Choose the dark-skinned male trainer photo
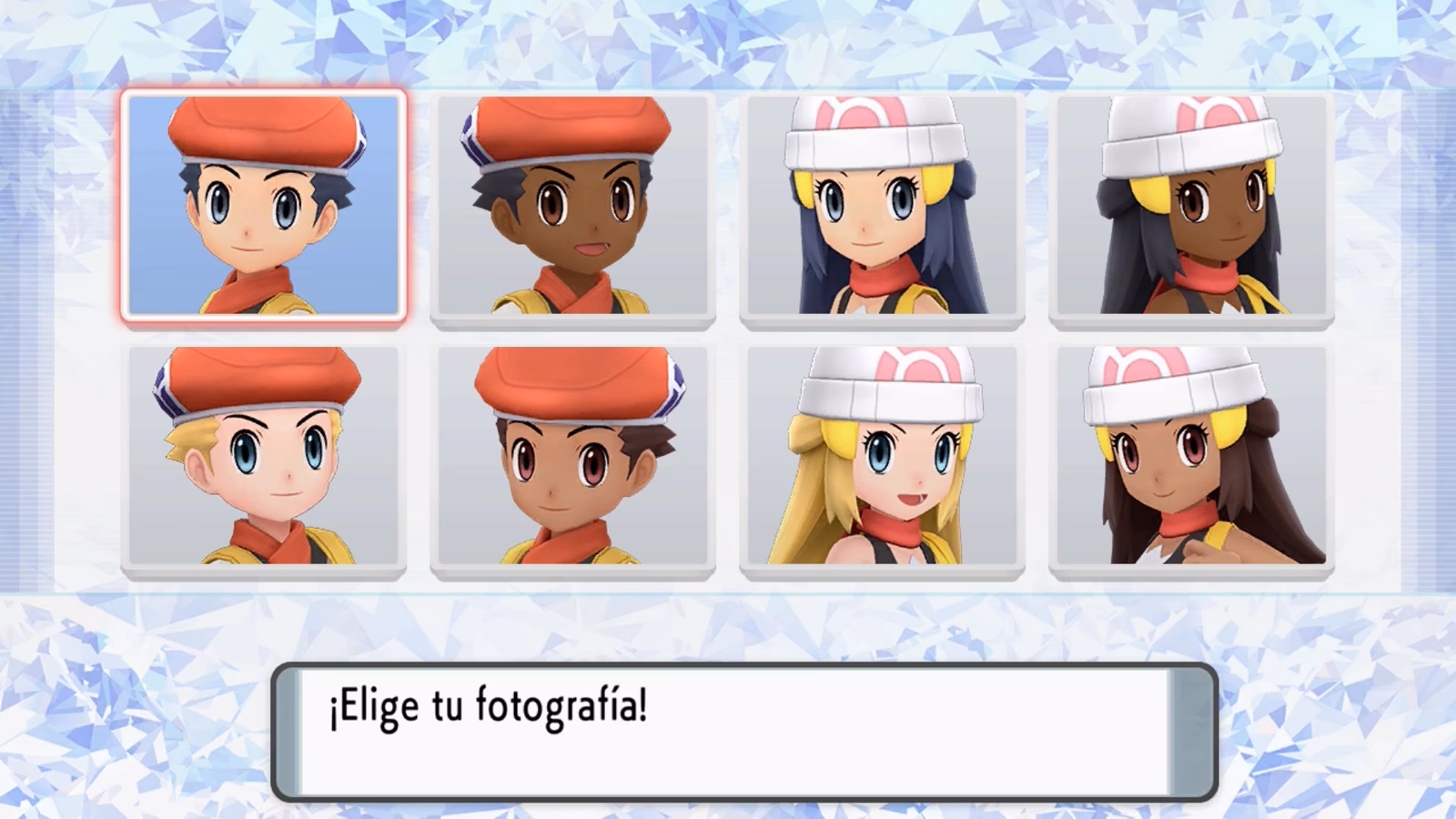Image resolution: width=1456 pixels, height=819 pixels. pos(573,205)
